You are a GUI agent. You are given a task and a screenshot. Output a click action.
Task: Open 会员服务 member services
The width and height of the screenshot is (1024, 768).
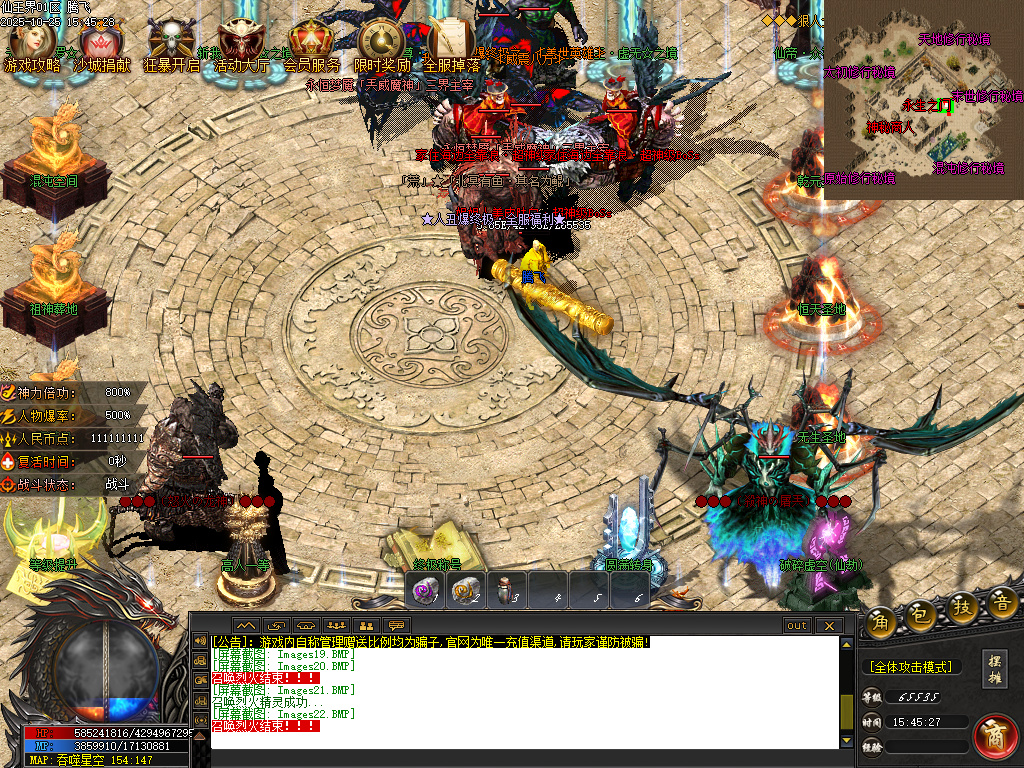tap(310, 42)
